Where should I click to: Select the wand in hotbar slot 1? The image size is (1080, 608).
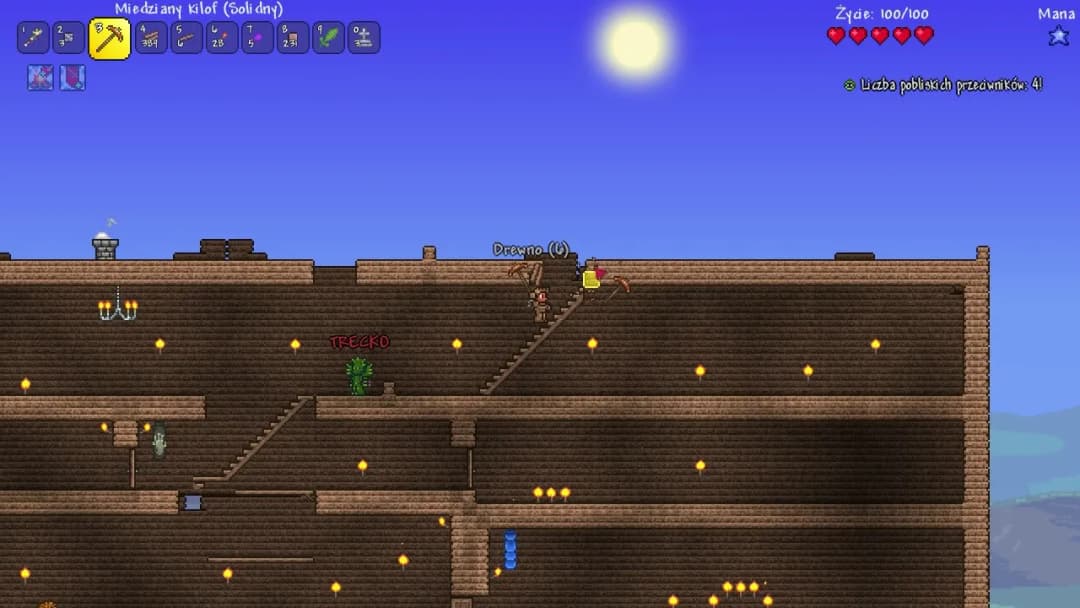click(x=33, y=38)
